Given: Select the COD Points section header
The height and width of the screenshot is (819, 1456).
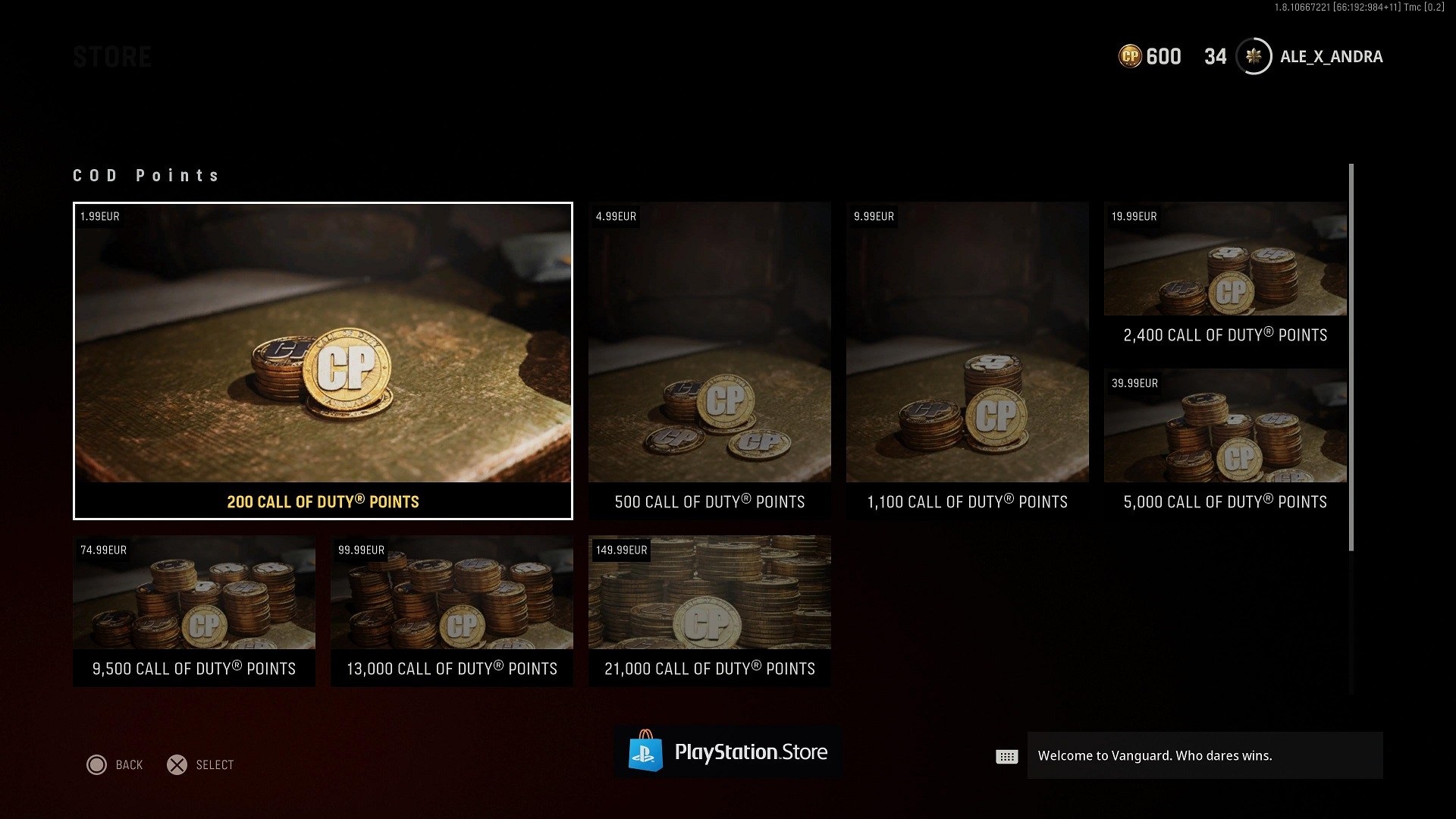Looking at the screenshot, I should click(x=146, y=175).
